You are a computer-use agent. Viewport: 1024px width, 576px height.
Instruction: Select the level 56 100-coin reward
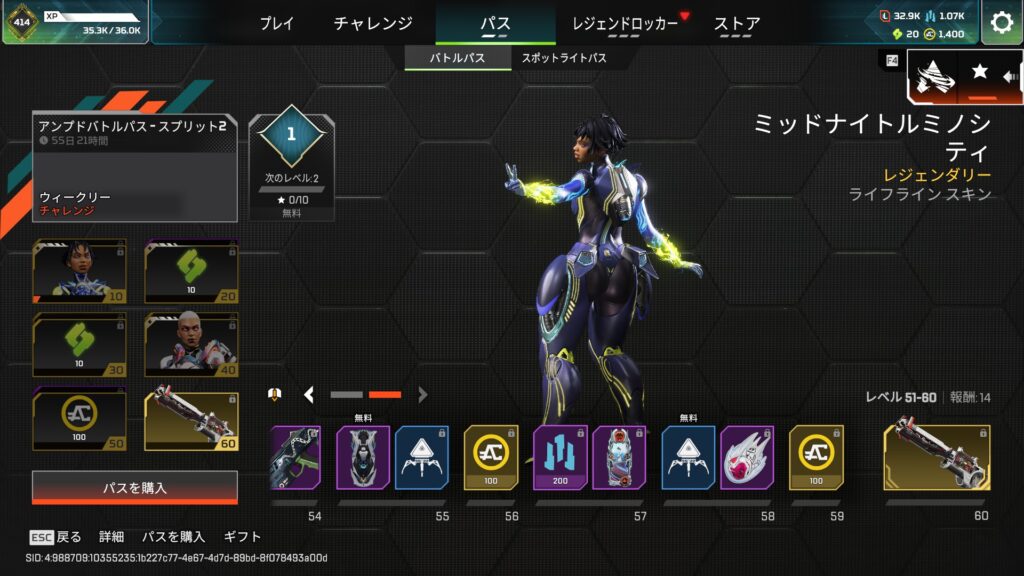point(491,457)
